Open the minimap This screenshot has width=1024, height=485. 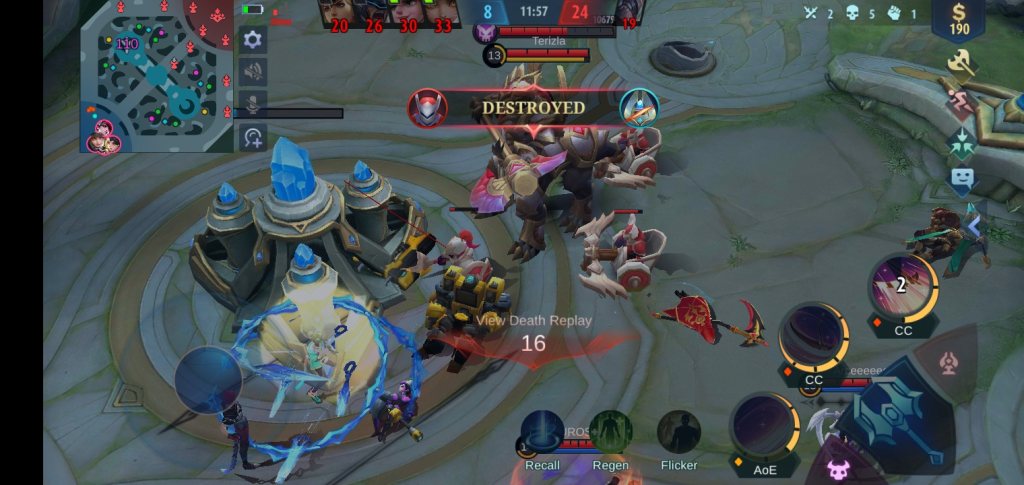click(150, 75)
